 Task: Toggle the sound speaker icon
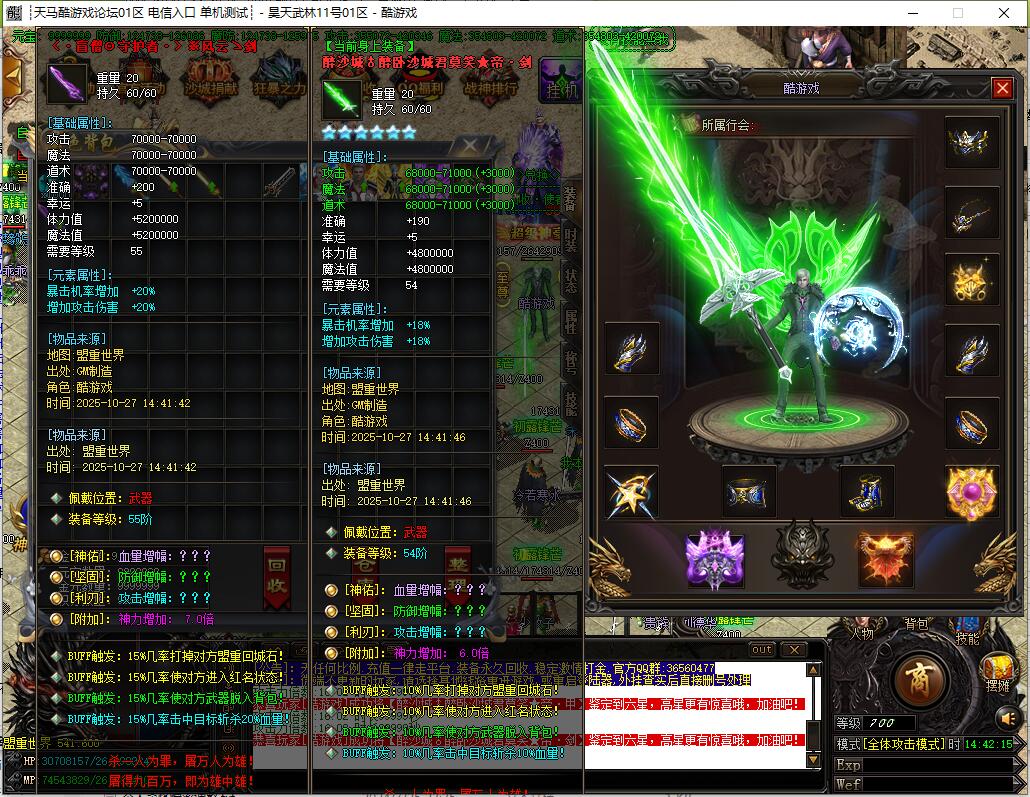[x=1007, y=717]
